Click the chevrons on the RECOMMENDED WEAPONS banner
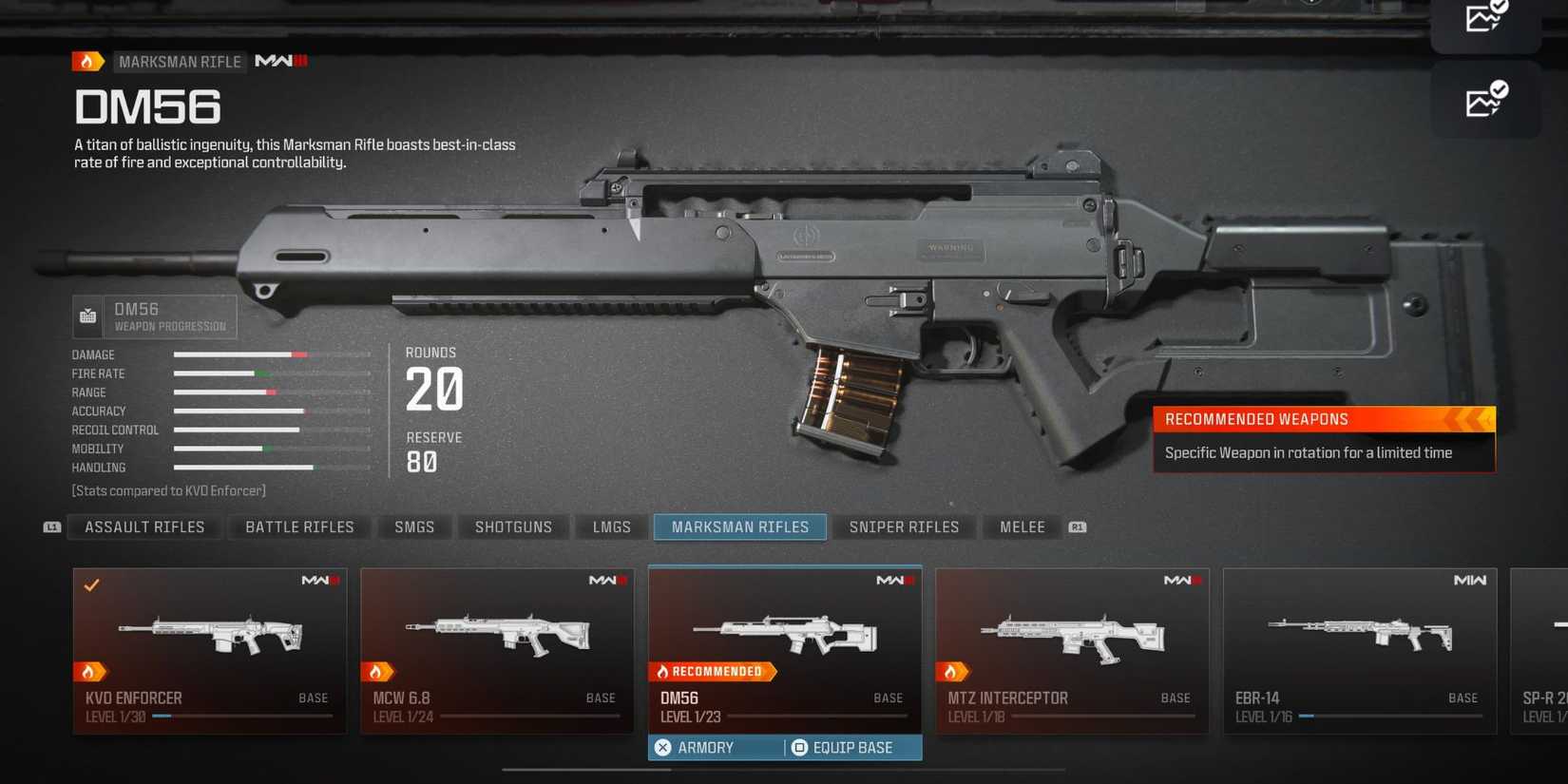Screen dimensions: 1568x784 click(1468, 419)
